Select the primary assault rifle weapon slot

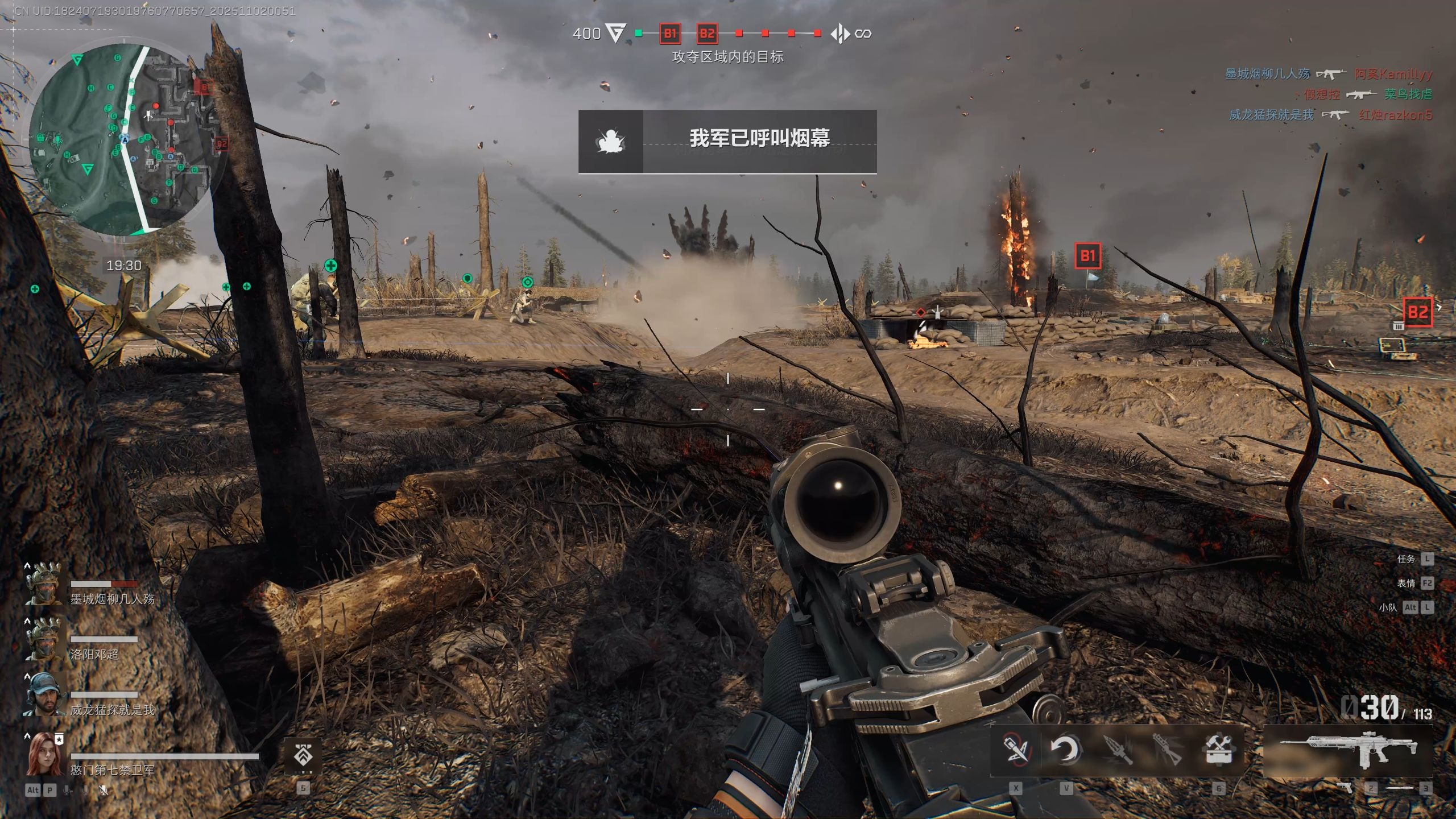point(1348,751)
